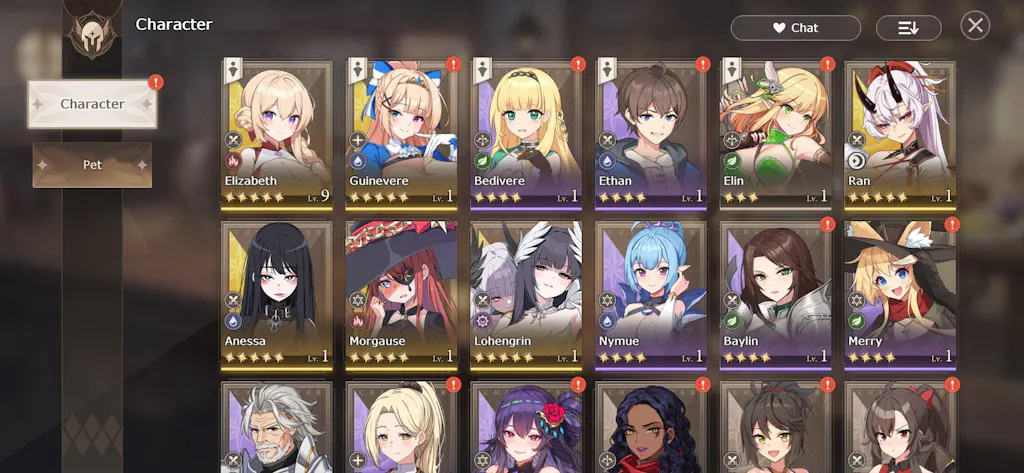Select the Anessa character card

point(277,294)
